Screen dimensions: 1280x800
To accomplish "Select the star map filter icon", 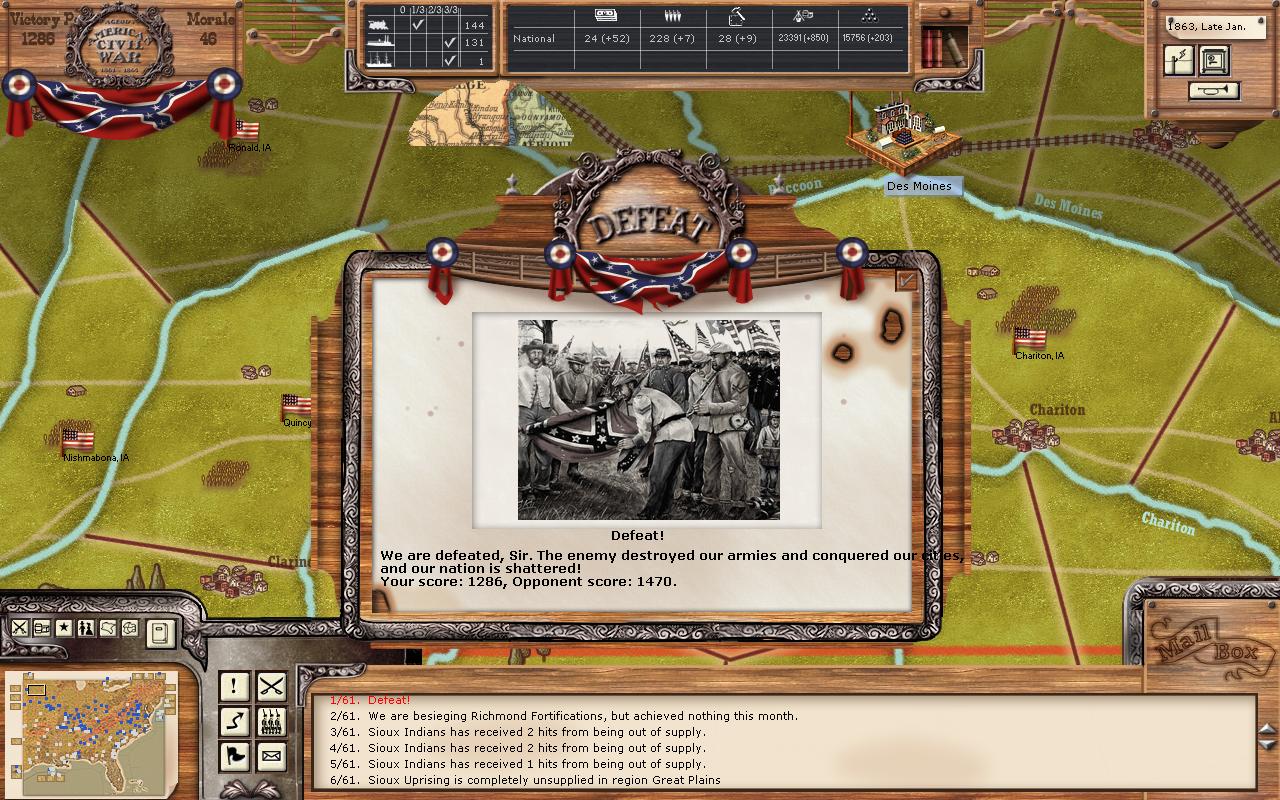I will pyautogui.click(x=64, y=628).
